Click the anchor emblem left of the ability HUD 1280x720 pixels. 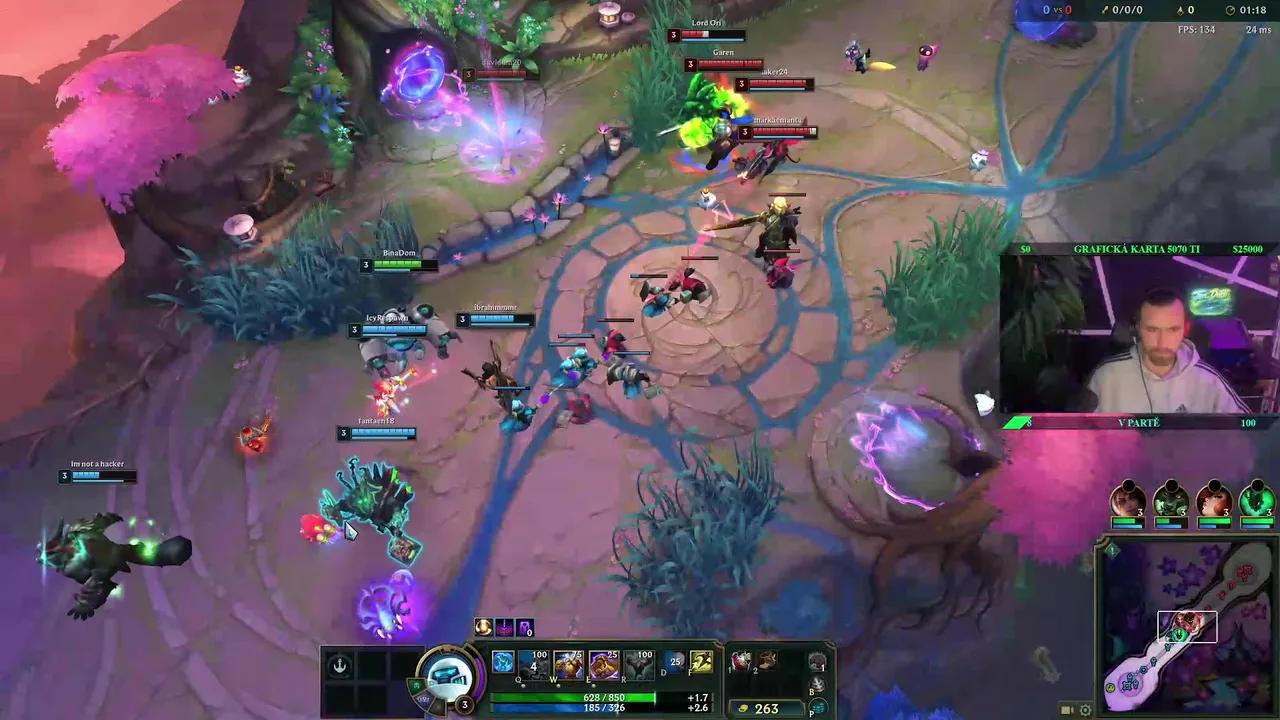click(340, 665)
